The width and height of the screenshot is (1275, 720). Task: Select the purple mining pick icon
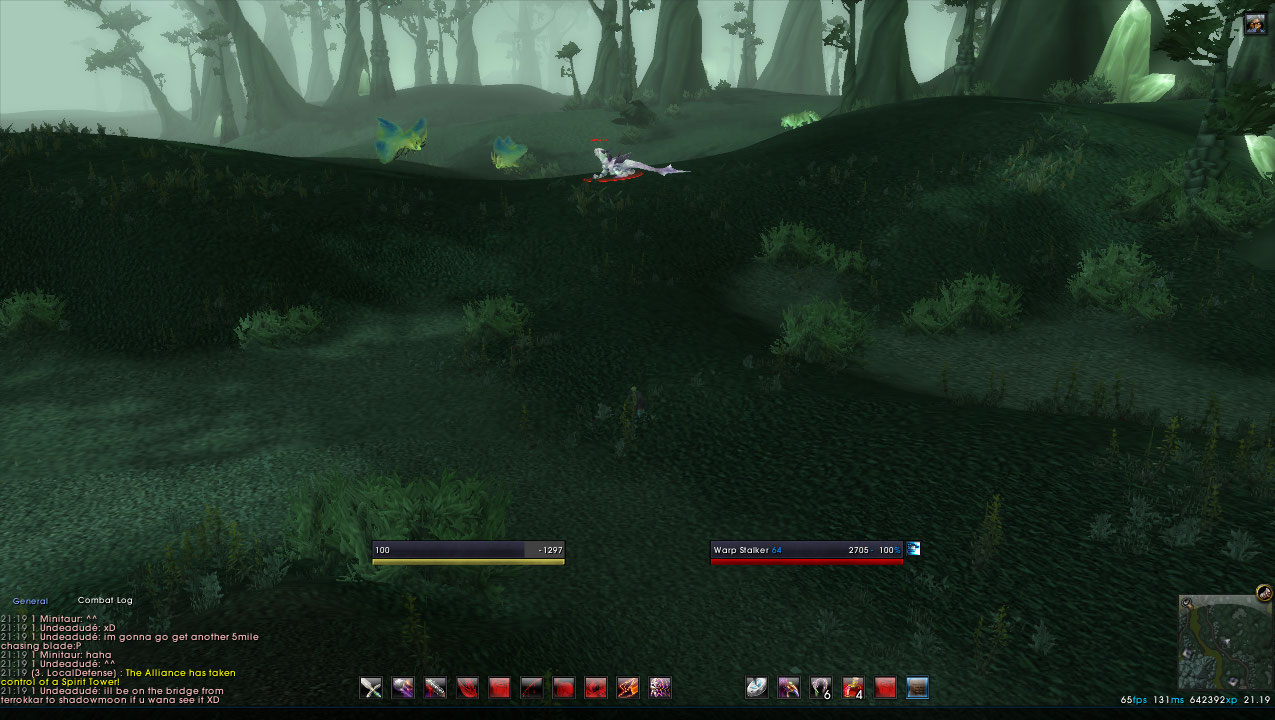[789, 687]
